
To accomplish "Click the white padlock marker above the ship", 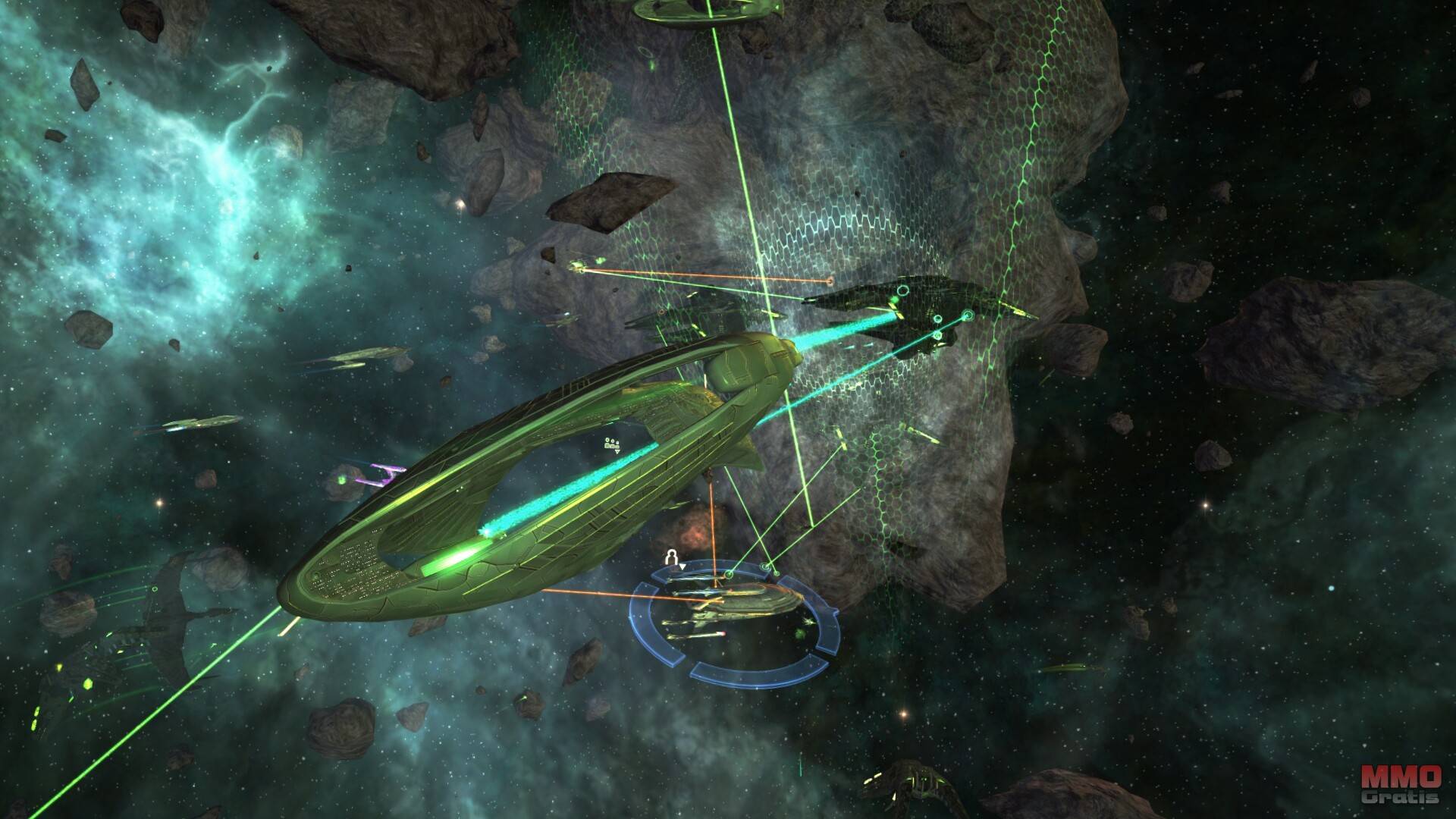I will click(670, 558).
